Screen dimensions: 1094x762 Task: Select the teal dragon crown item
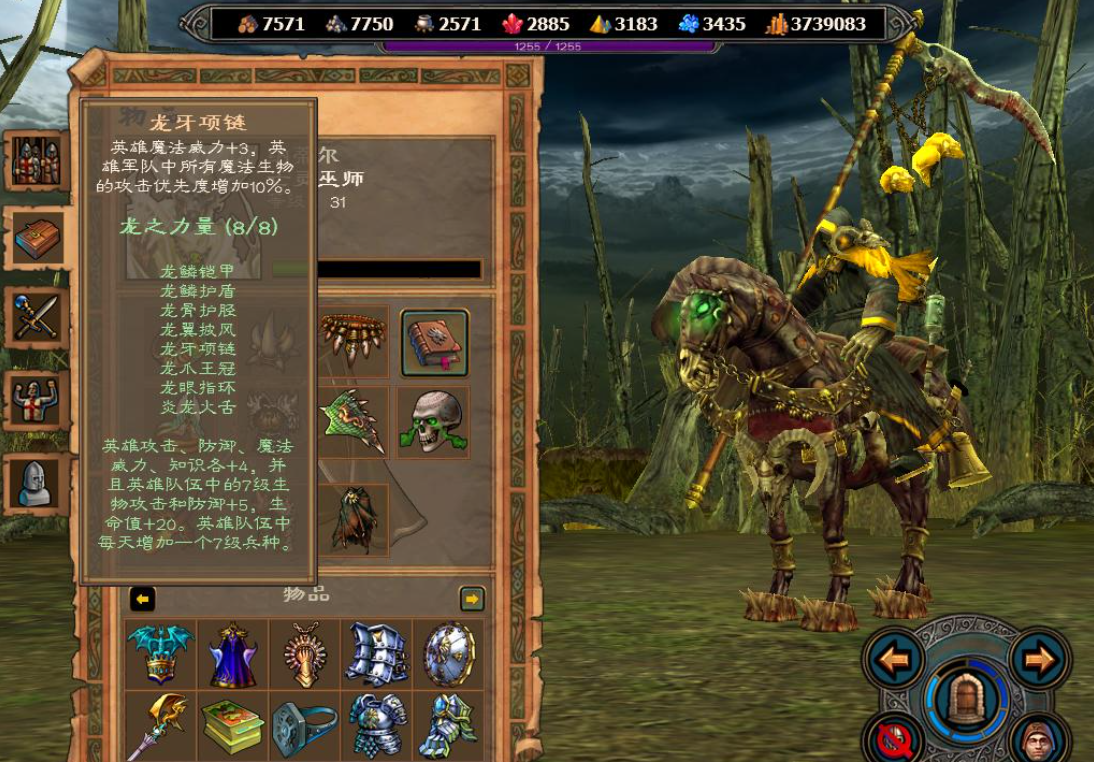(161, 654)
